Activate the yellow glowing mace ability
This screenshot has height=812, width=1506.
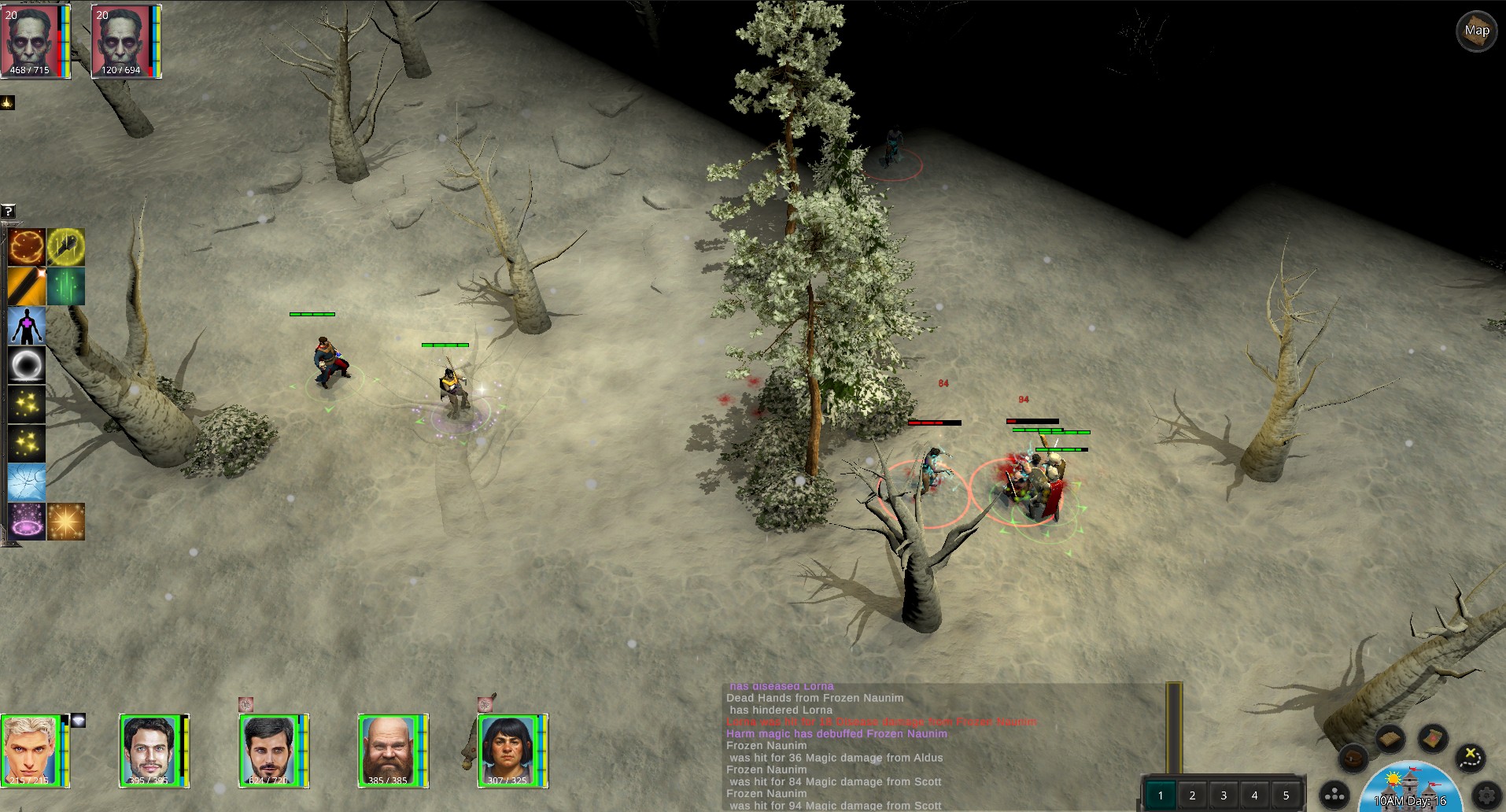click(x=65, y=247)
